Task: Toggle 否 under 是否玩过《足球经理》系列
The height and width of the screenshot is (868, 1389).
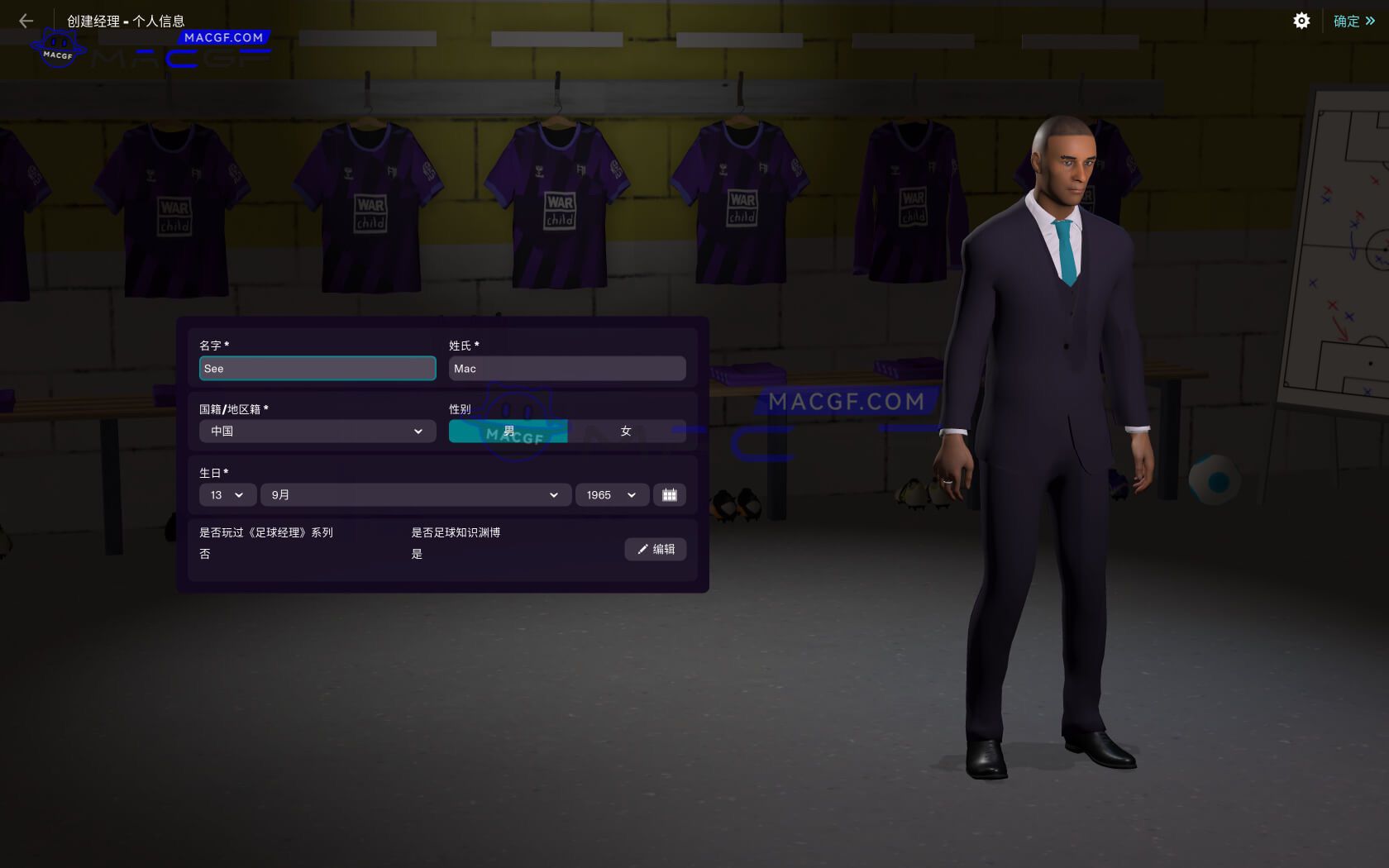Action: 204,553
